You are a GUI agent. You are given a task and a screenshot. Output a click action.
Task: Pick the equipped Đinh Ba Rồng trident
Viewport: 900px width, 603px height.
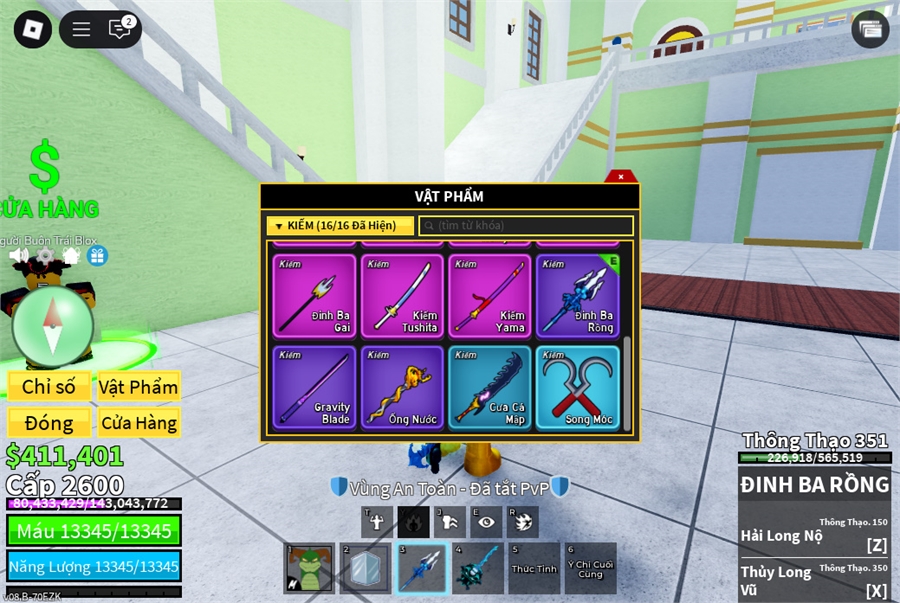click(578, 296)
